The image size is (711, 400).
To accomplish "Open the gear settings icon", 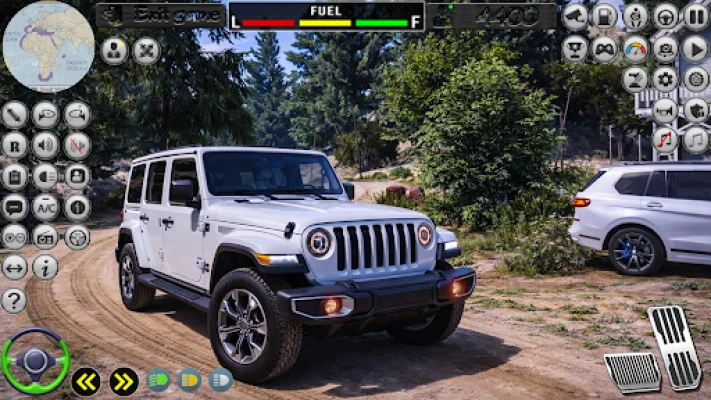I will point(665,79).
